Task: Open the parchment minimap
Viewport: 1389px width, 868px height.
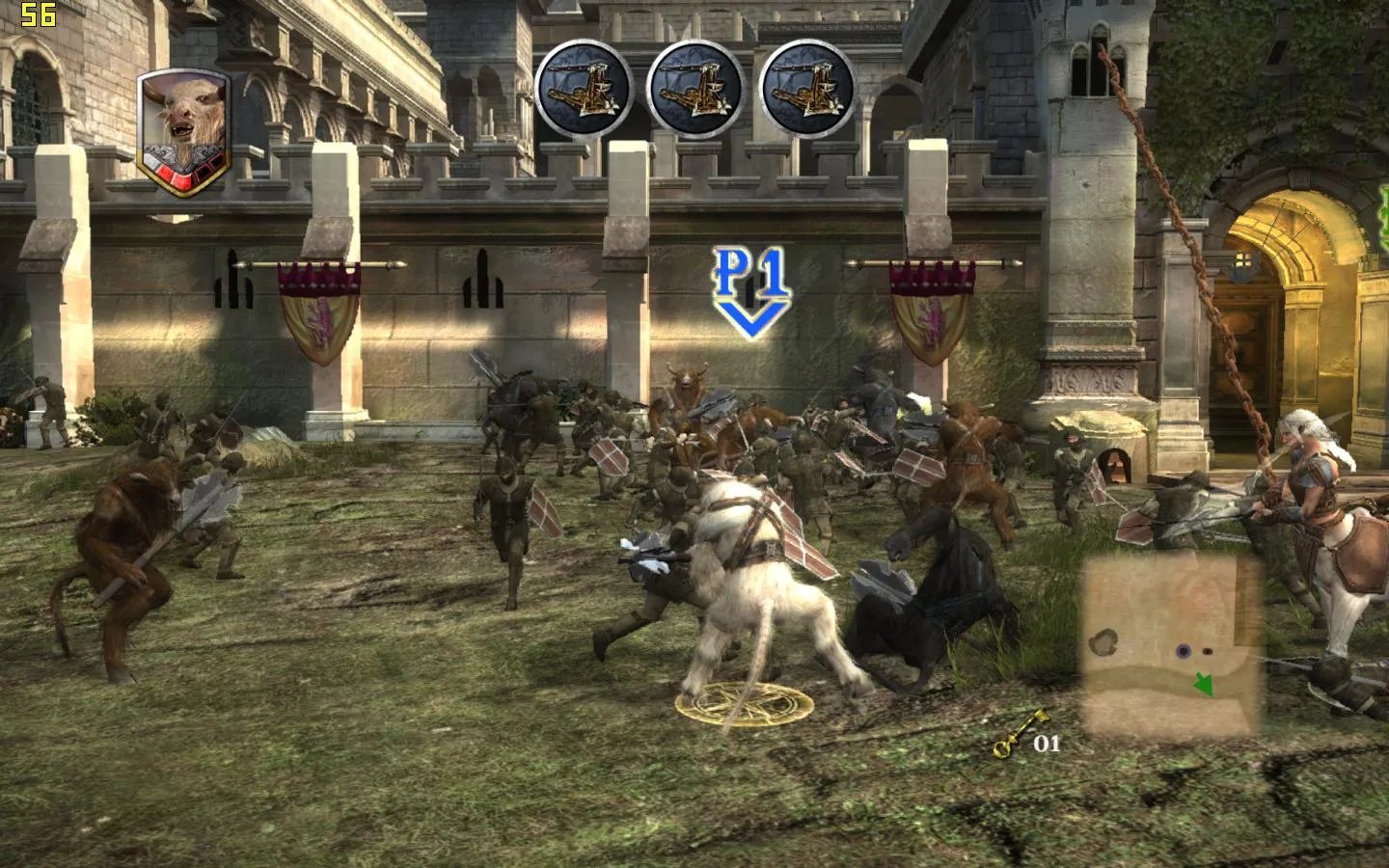Action: click(1172, 645)
